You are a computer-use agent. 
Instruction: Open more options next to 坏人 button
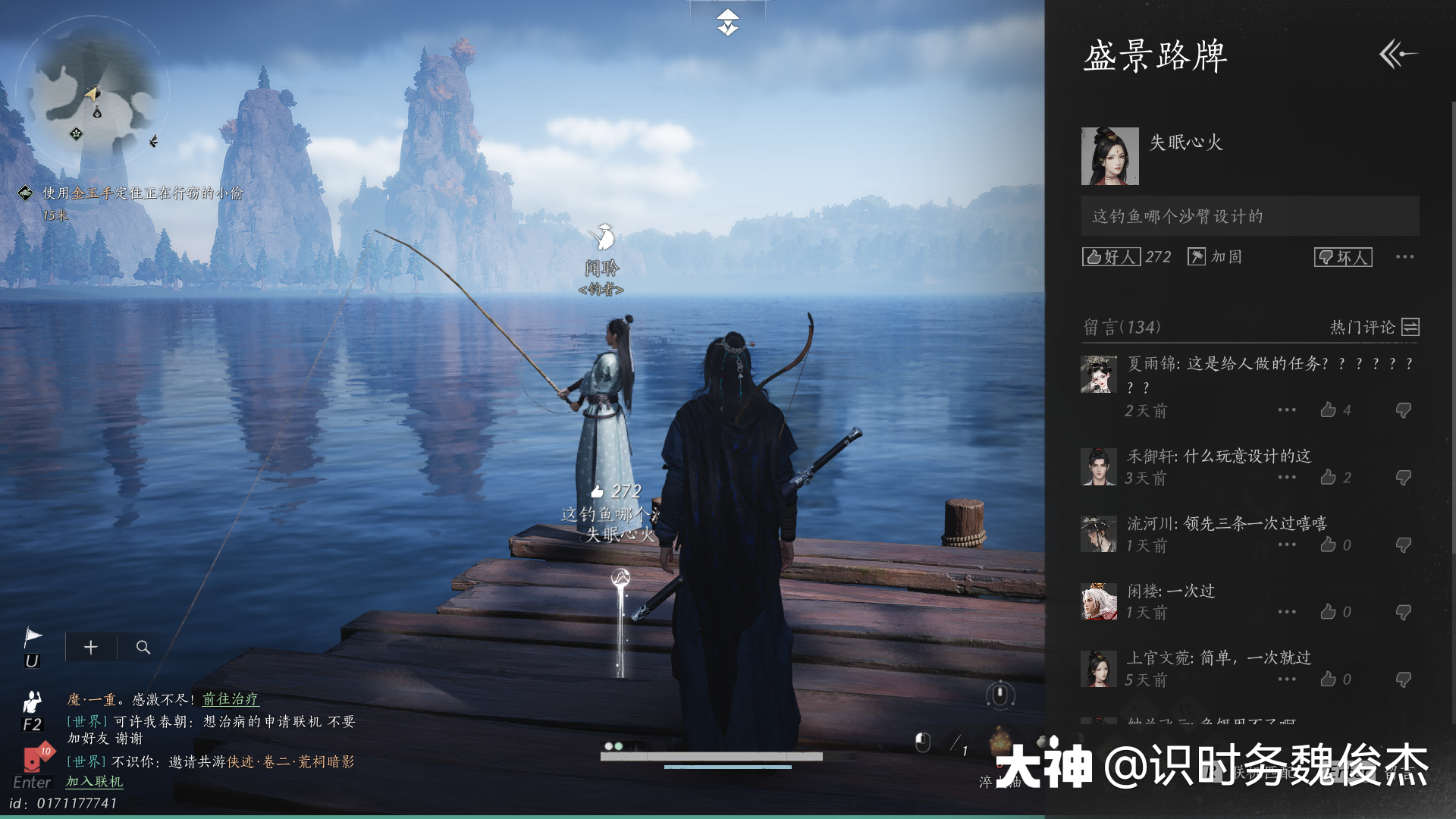coord(1404,257)
